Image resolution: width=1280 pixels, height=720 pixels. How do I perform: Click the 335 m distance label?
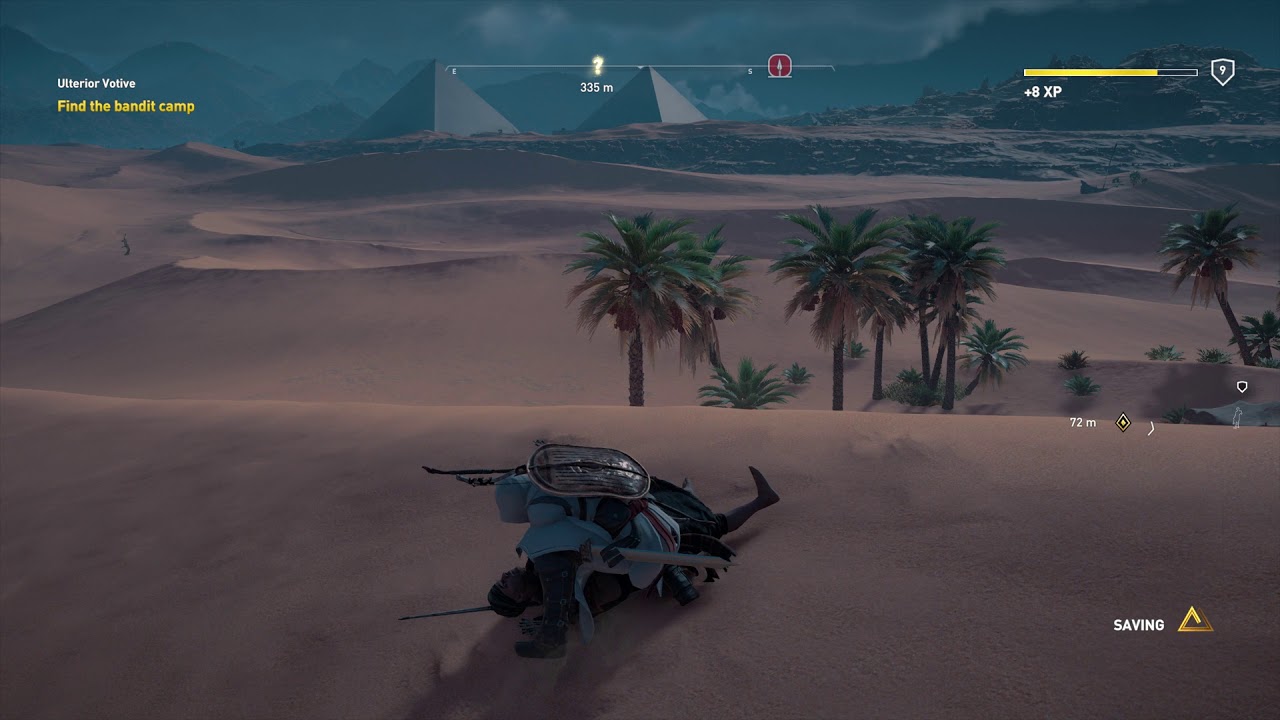coord(596,88)
